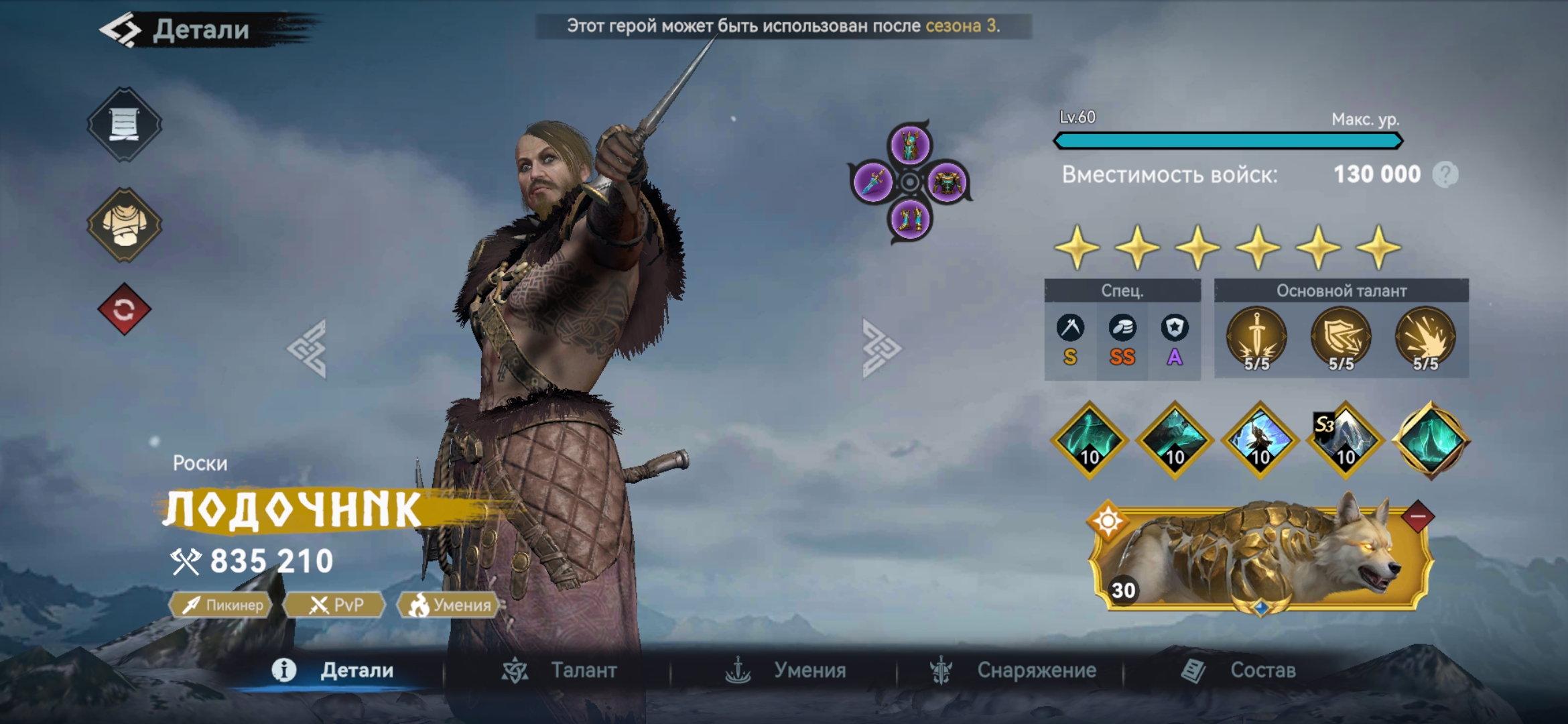Open troop capacity help question mark
1568x724 pixels.
1445,175
